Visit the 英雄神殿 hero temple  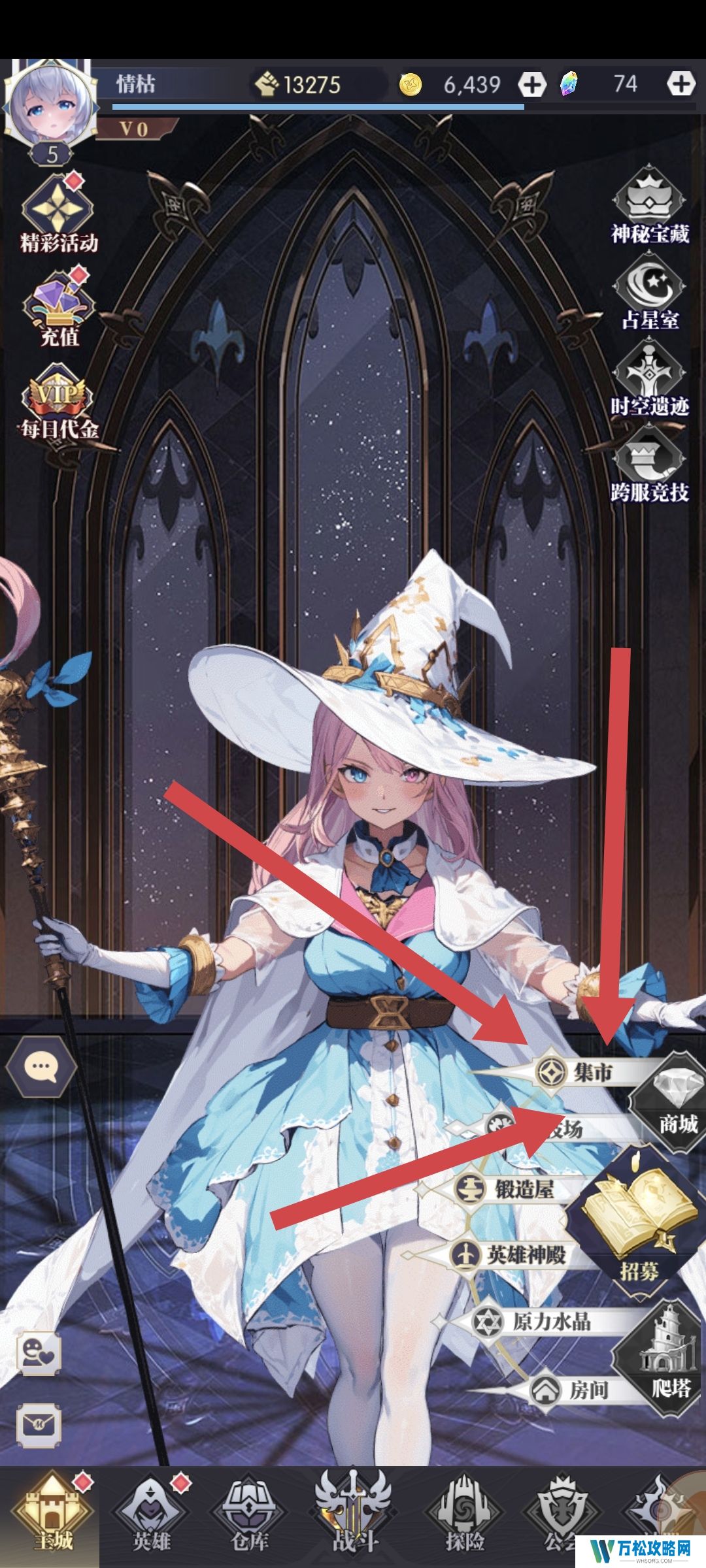(510, 1254)
